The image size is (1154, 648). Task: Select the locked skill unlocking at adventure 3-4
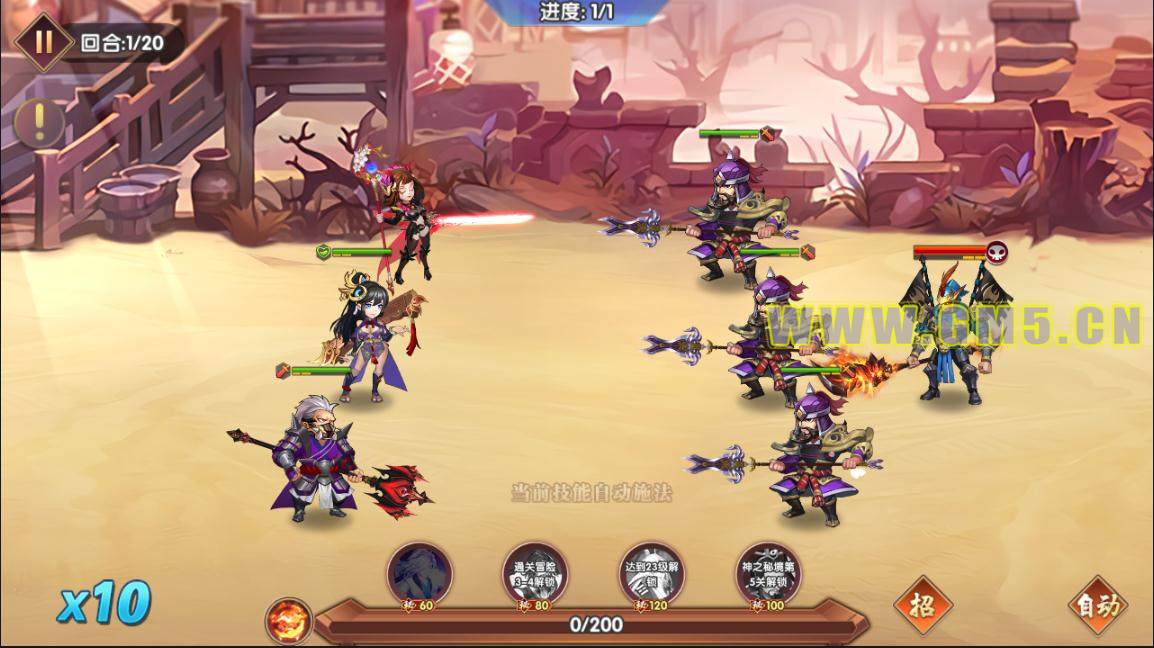(x=535, y=575)
